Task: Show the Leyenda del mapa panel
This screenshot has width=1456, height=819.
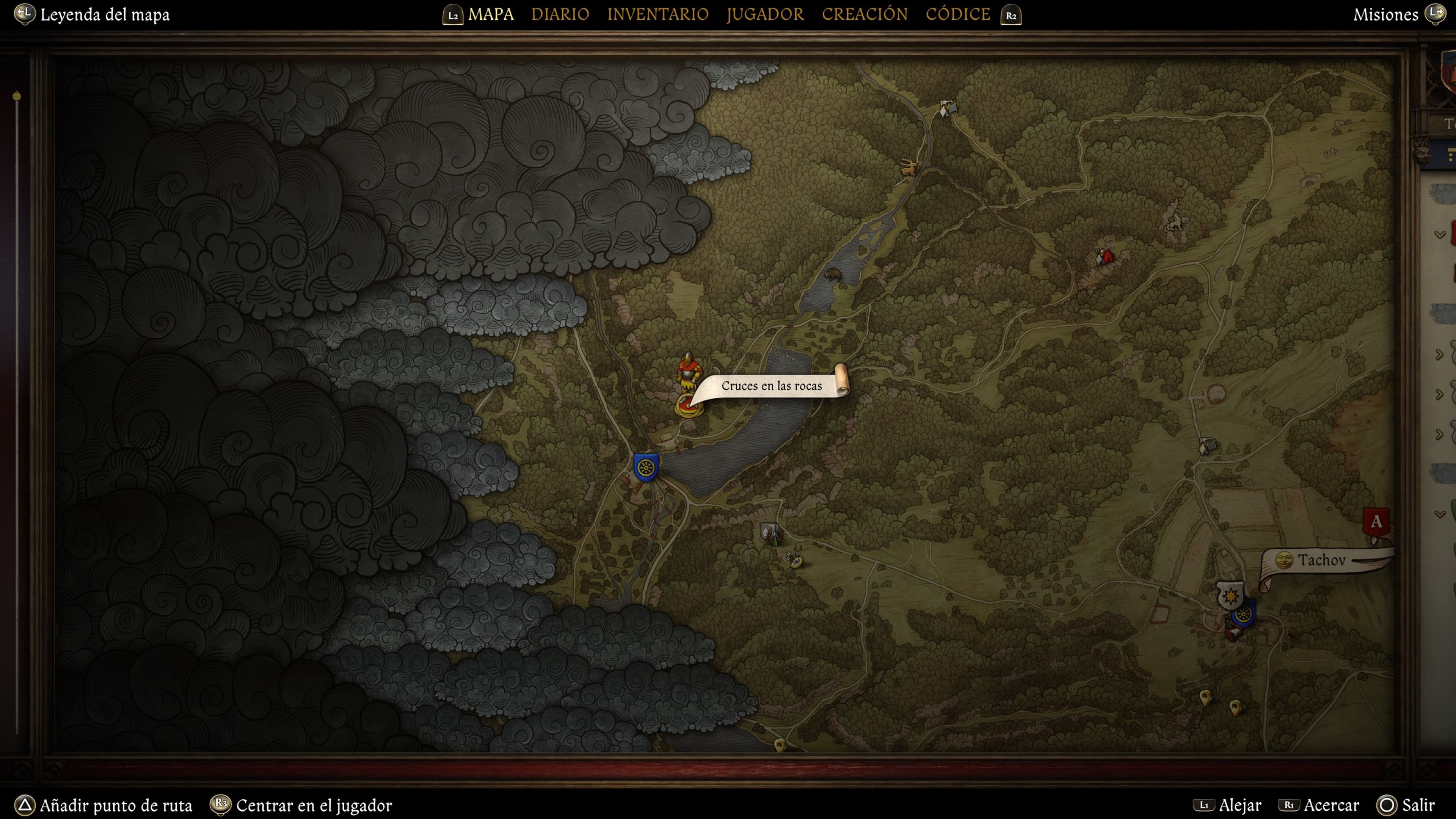Action: pos(105,15)
